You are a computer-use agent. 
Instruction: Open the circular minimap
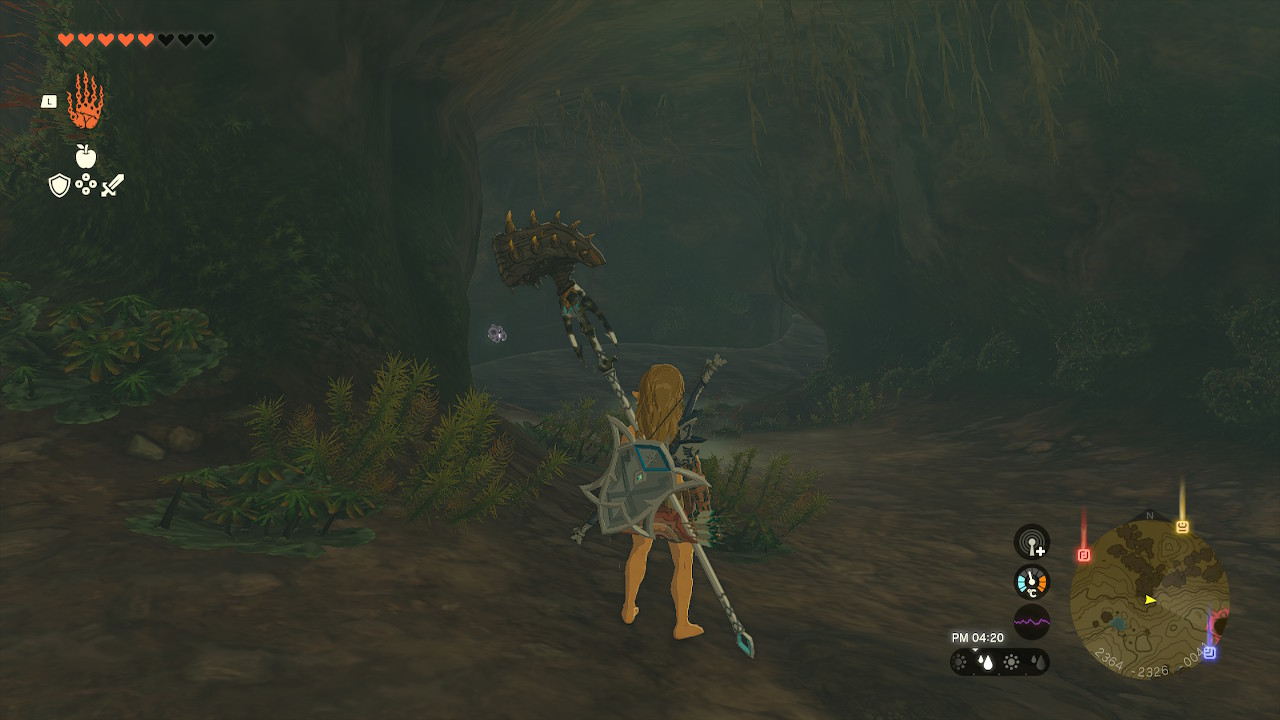click(1149, 599)
